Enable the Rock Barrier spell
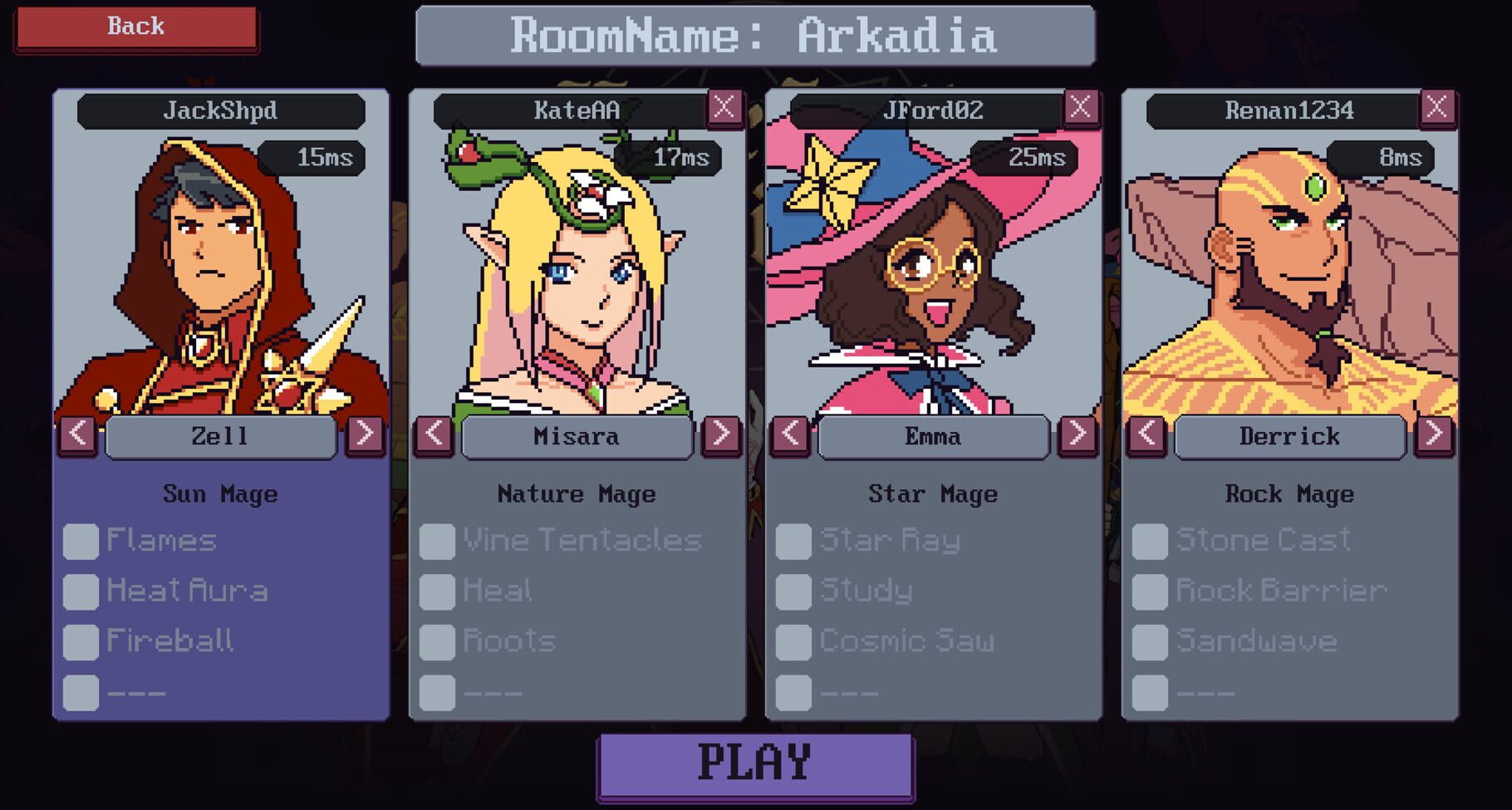This screenshot has height=810, width=1512. [1151, 591]
